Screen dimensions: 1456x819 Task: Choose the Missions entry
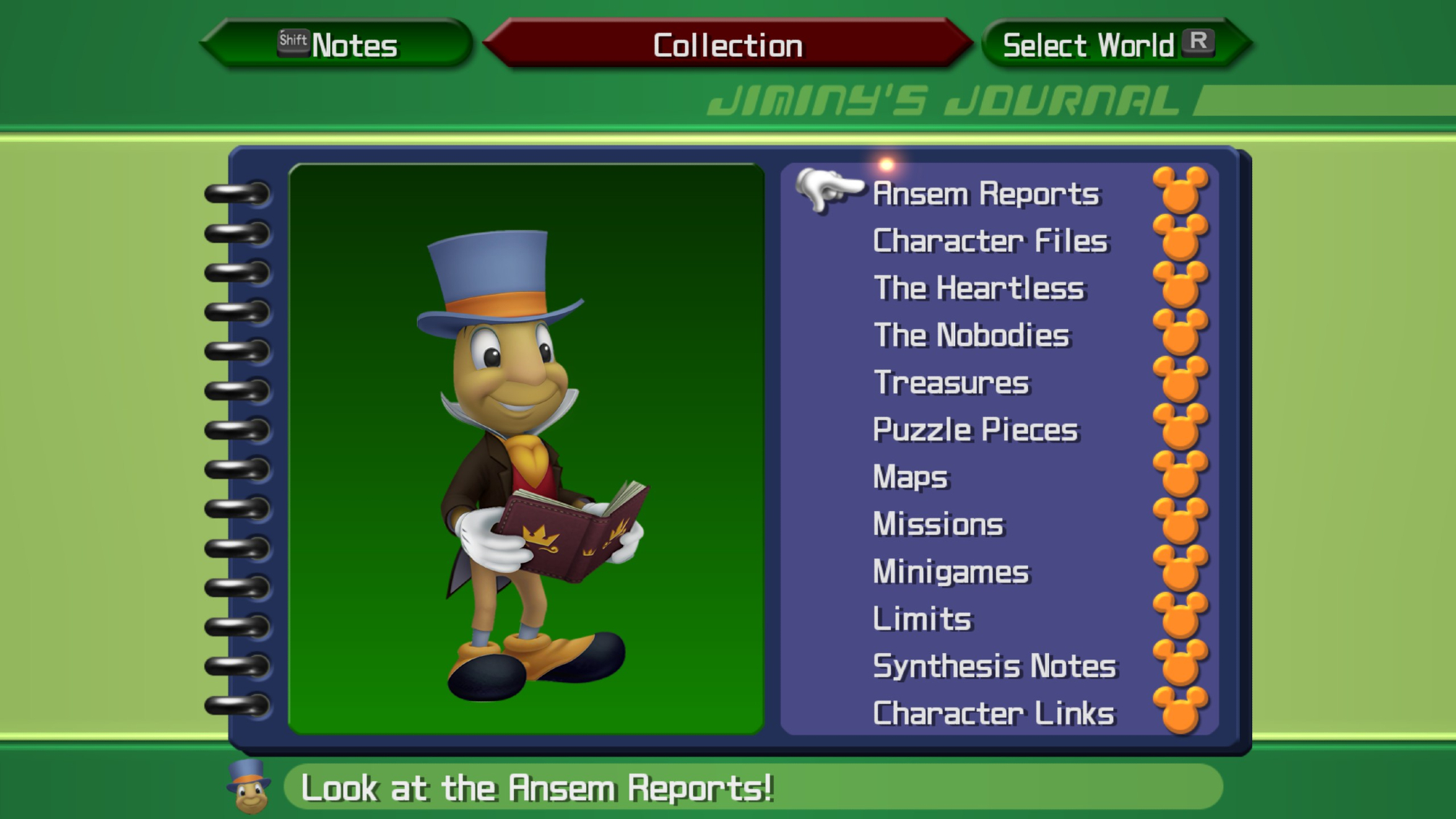point(938,525)
